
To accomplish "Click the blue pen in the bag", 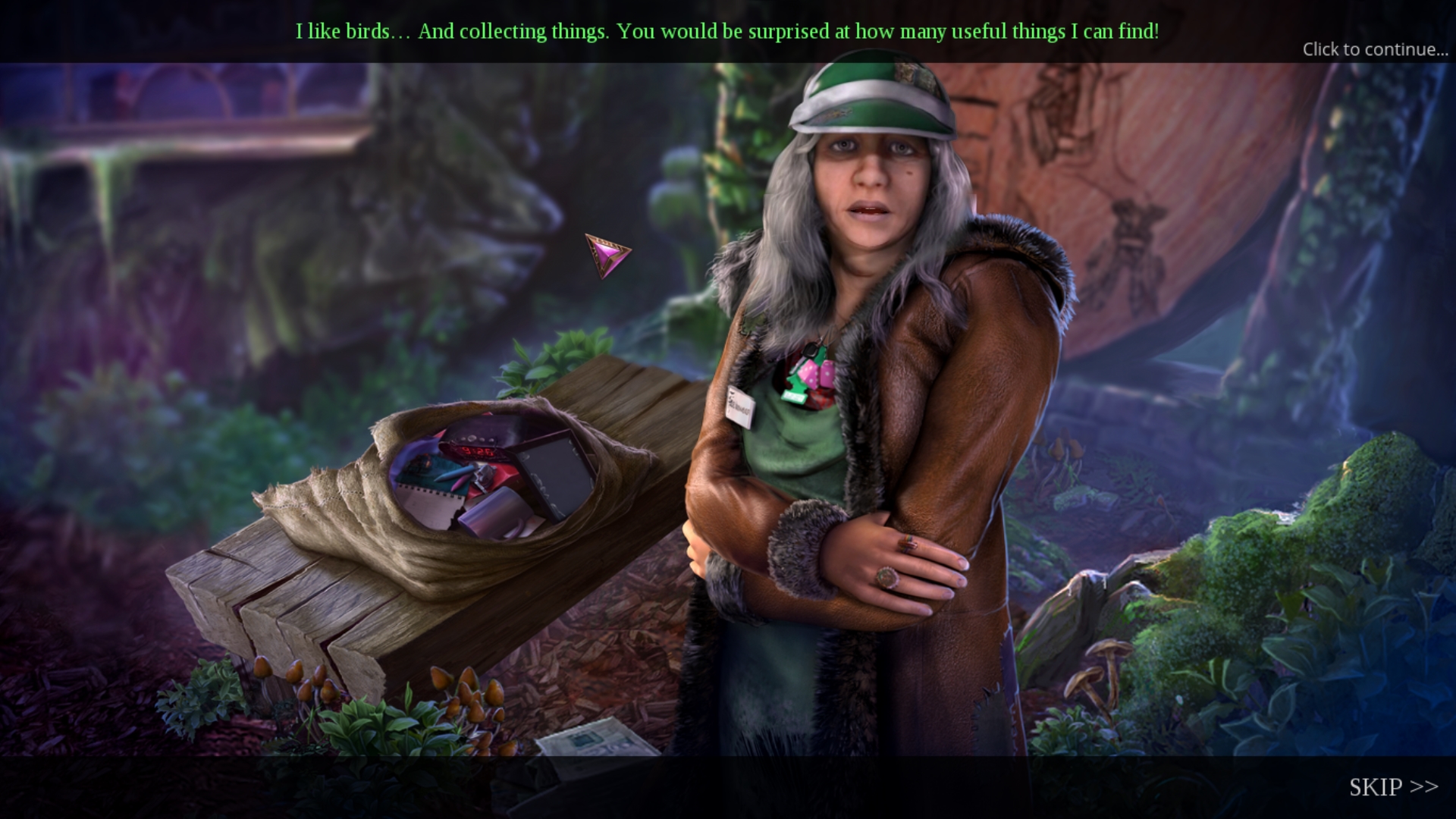I will [x=457, y=474].
